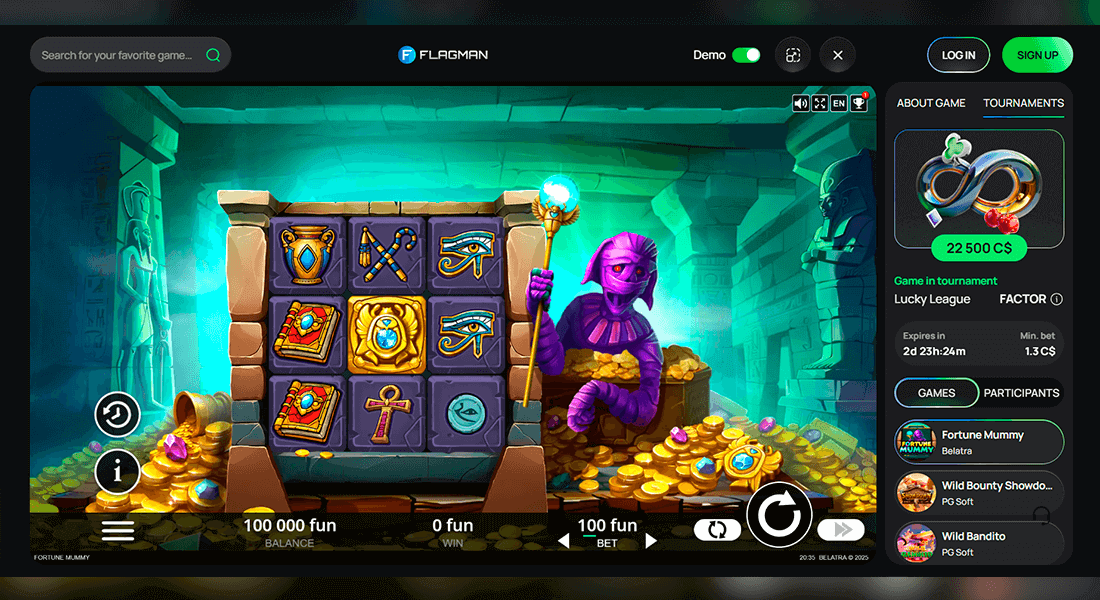Click the Sign Up button
Screen dimensions: 1100x600
point(1037,55)
